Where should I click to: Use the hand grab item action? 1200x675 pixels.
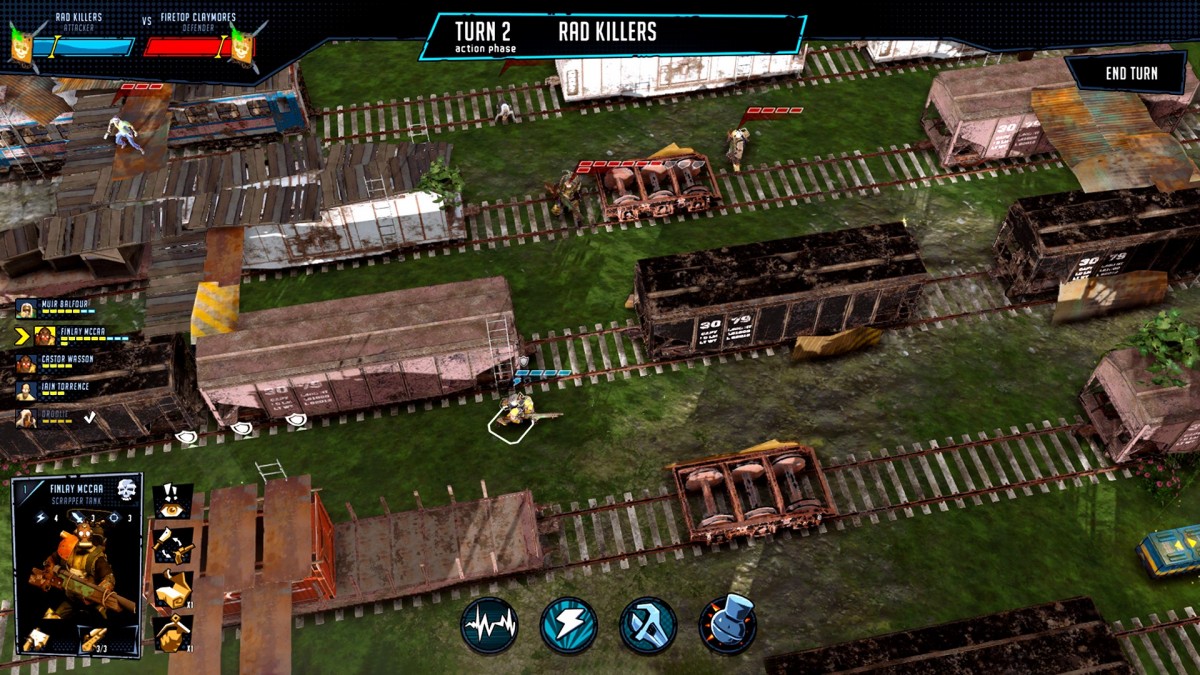pos(172,632)
